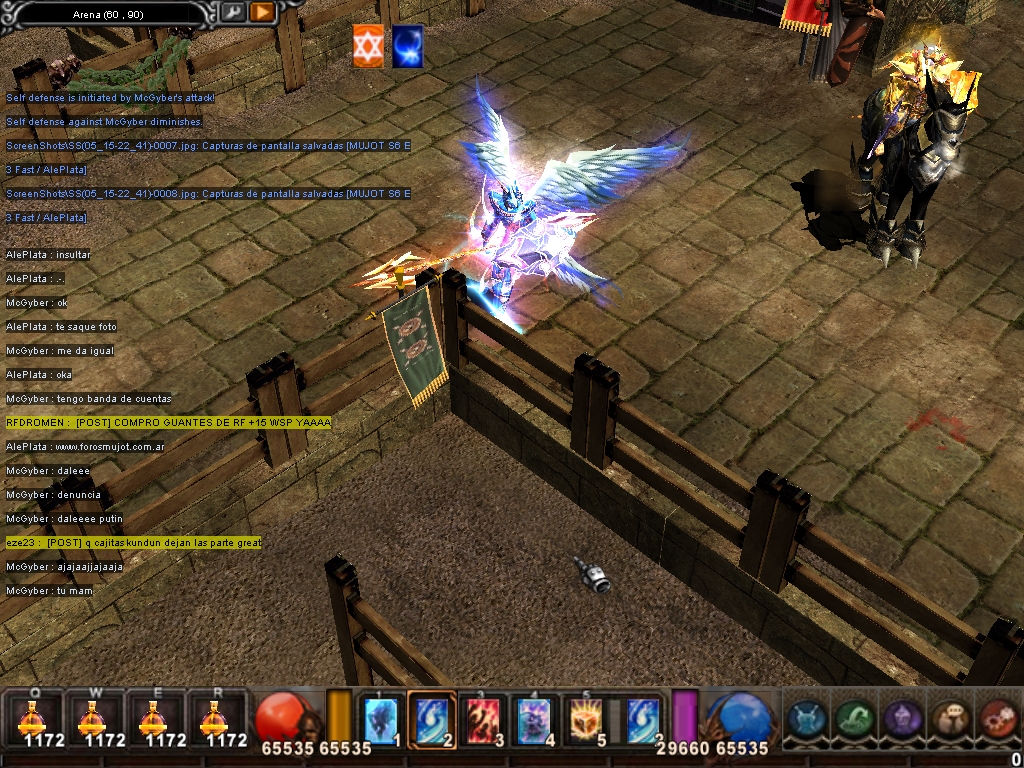1024x768 pixels.
Task: Activate skill slot 4 on the hotbar
Action: point(534,720)
